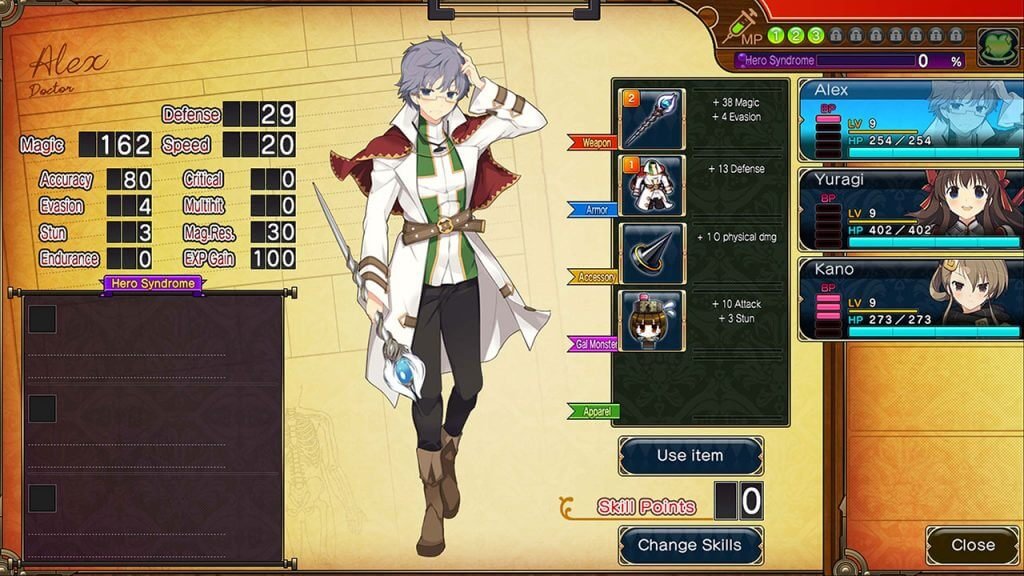
Task: Click the green frog icon
Action: click(997, 47)
